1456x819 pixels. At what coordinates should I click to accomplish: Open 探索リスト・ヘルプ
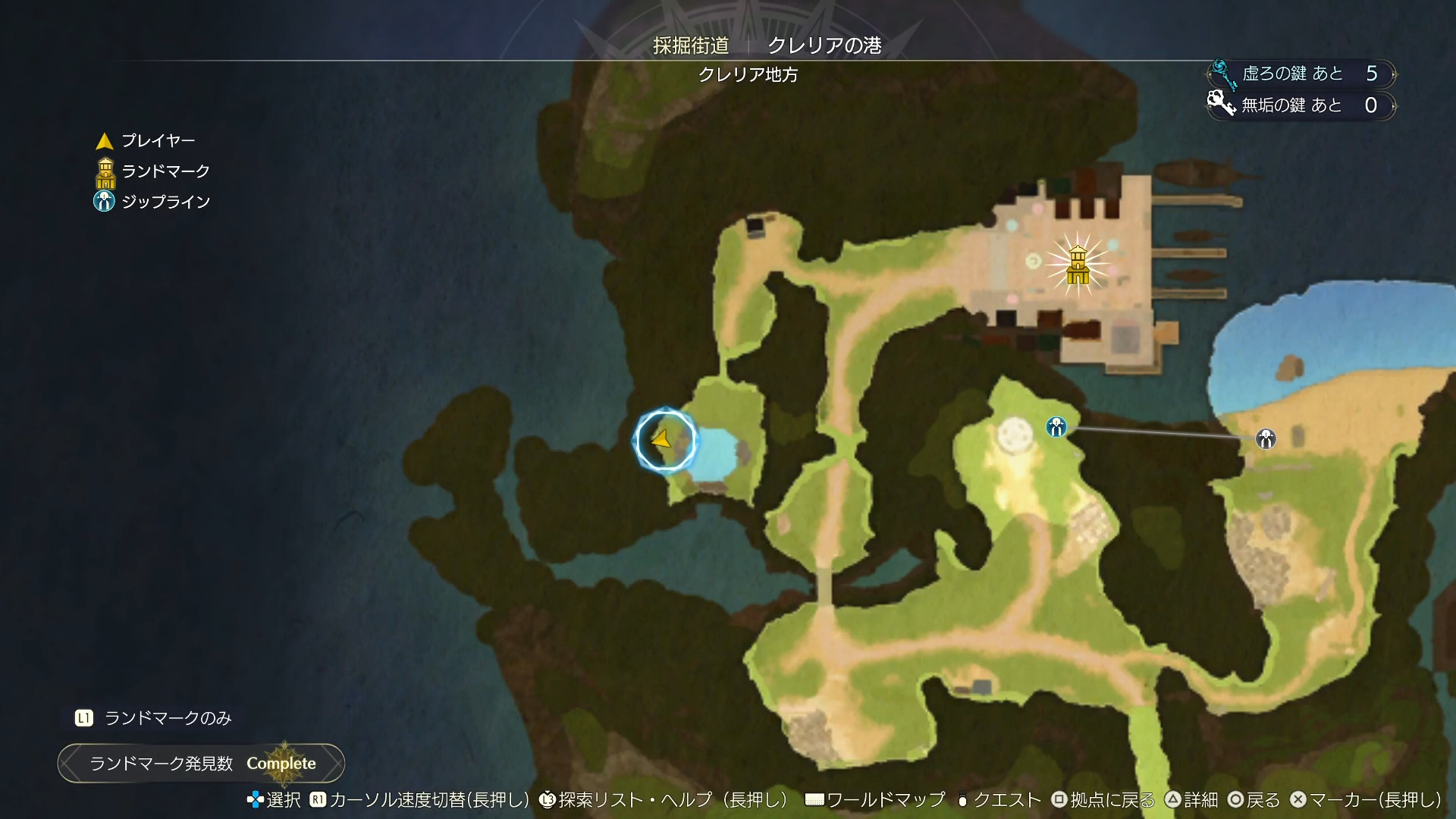click(664, 800)
